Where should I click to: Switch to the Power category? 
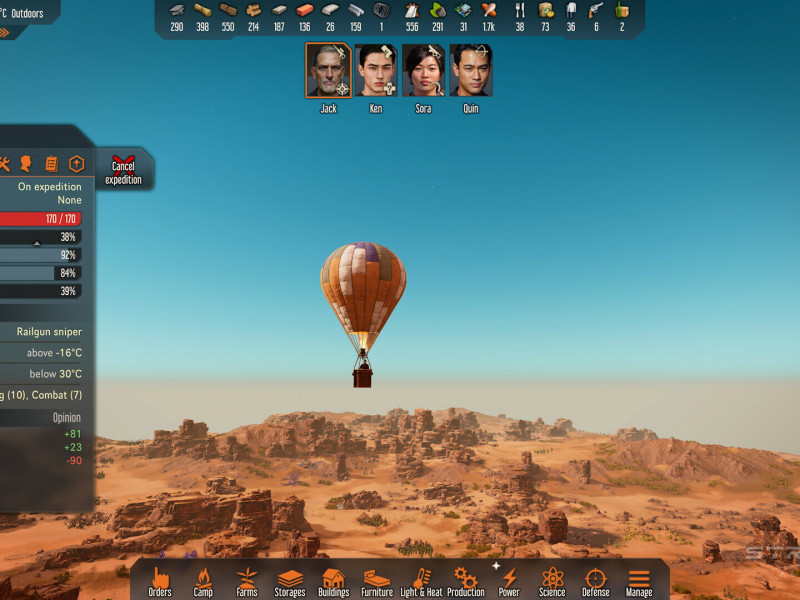tap(509, 580)
